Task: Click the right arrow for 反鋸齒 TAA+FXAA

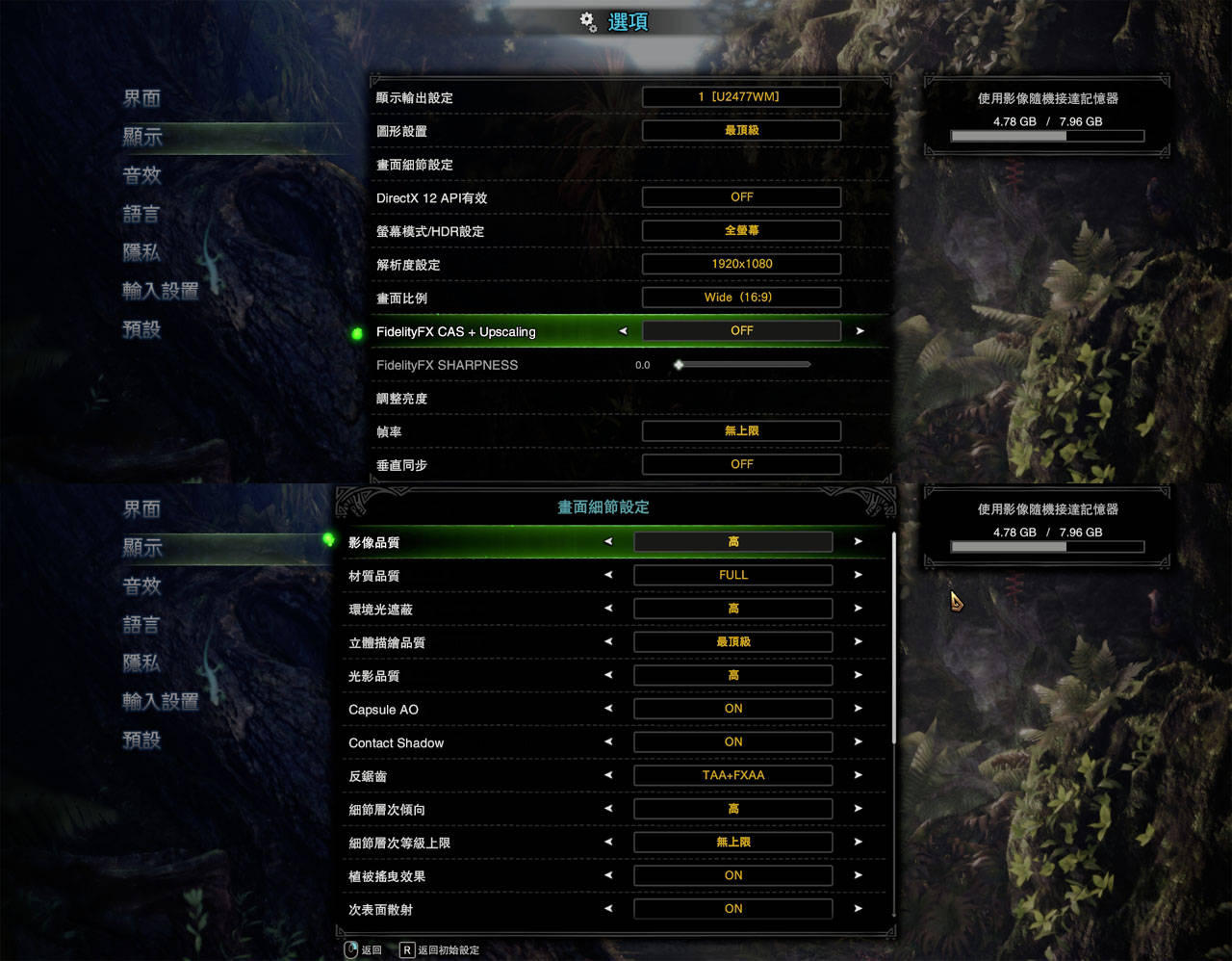Action: [x=858, y=775]
